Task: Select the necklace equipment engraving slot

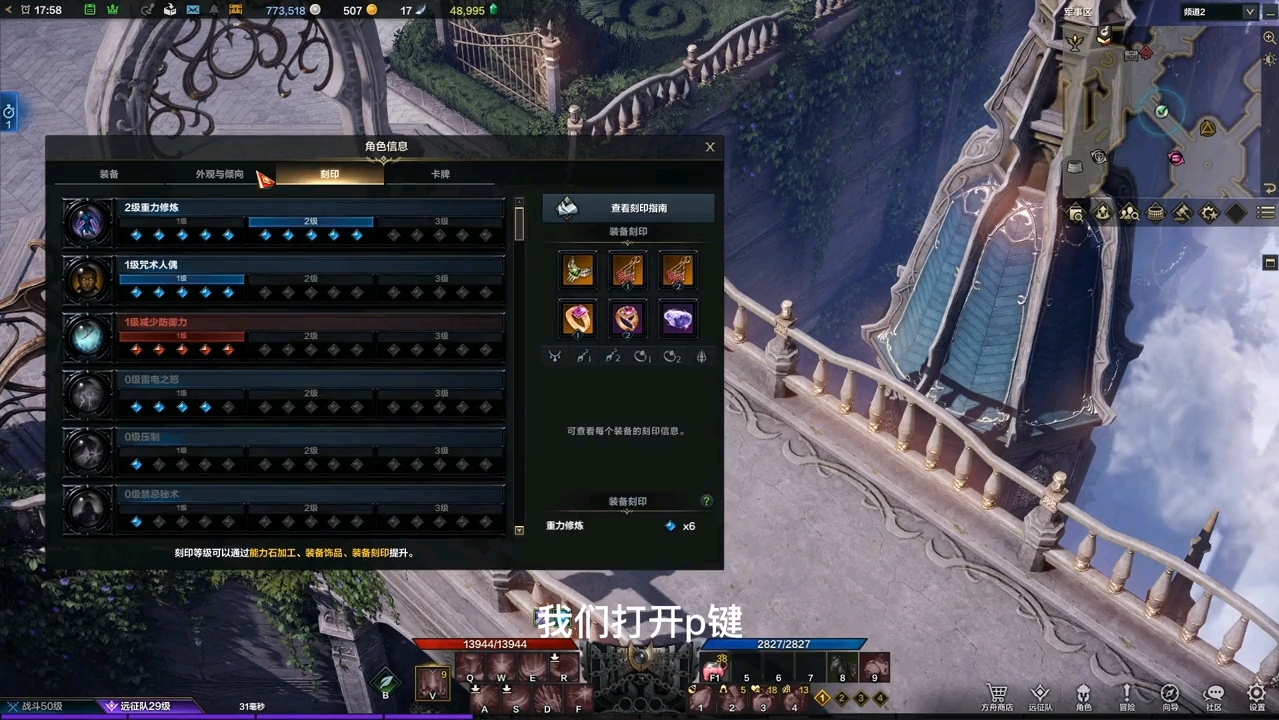Action: coord(578,269)
